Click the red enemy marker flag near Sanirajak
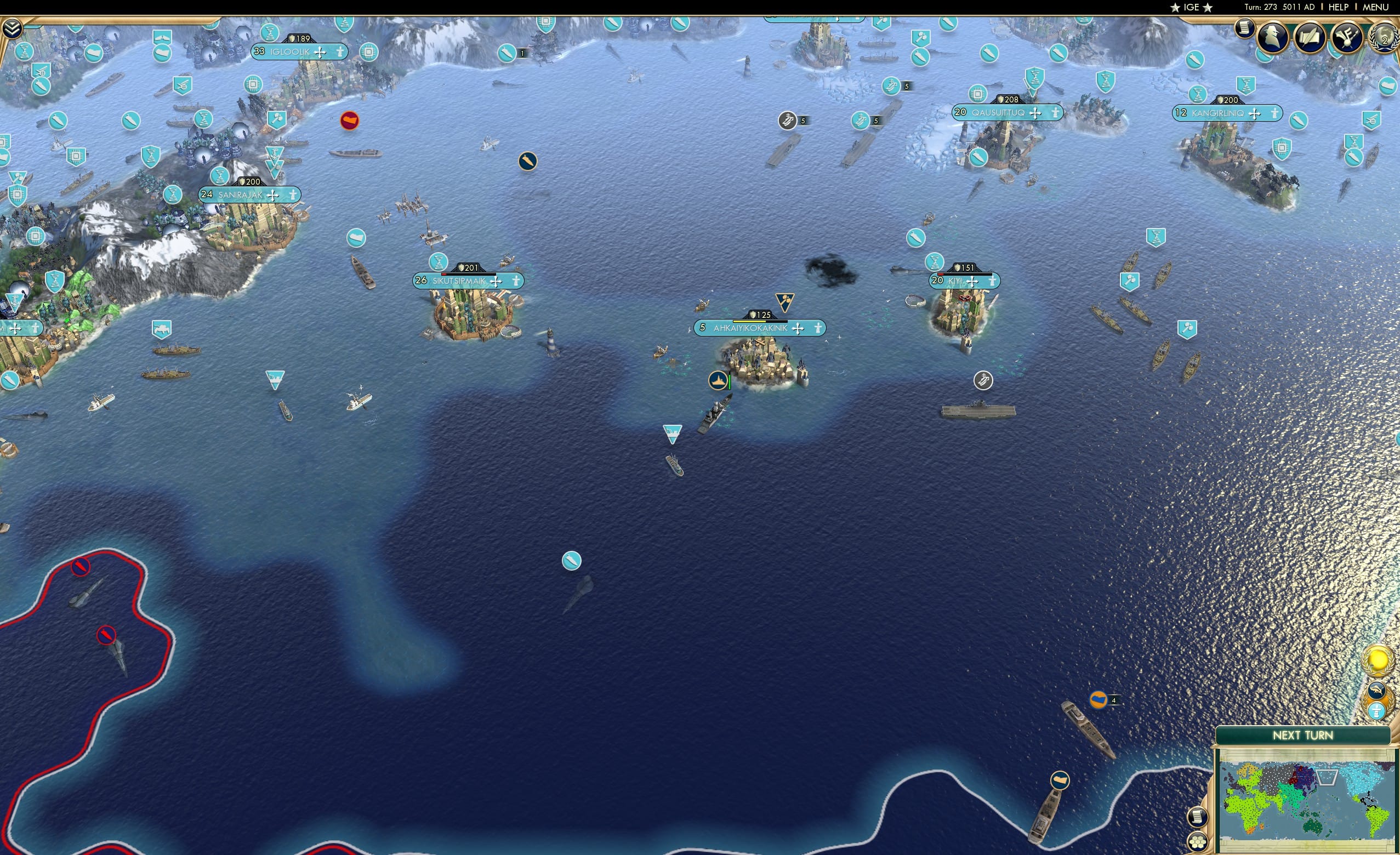This screenshot has width=1400, height=855. (351, 121)
